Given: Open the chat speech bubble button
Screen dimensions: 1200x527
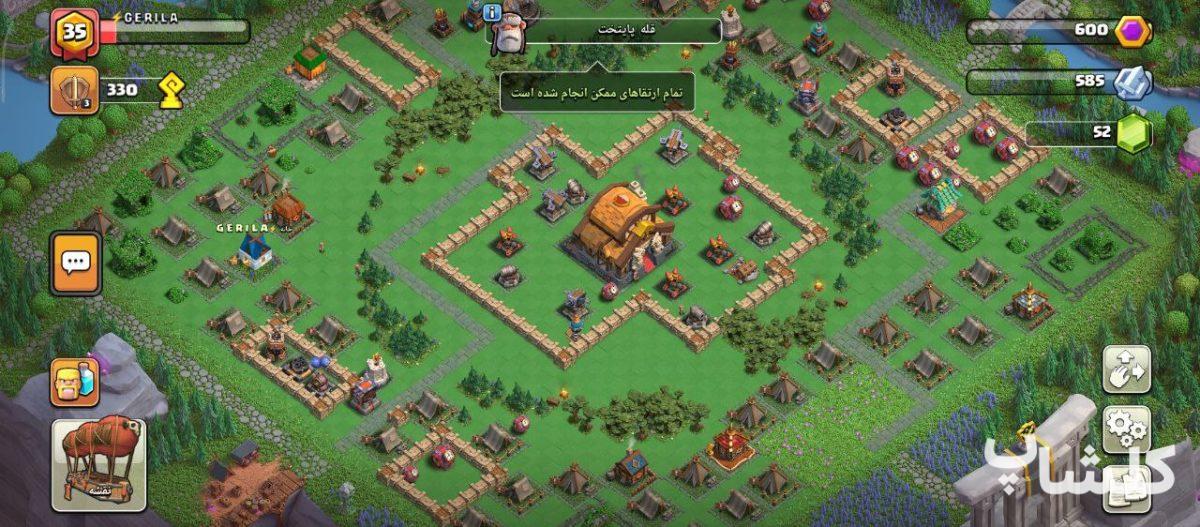Looking at the screenshot, I should 76,263.
